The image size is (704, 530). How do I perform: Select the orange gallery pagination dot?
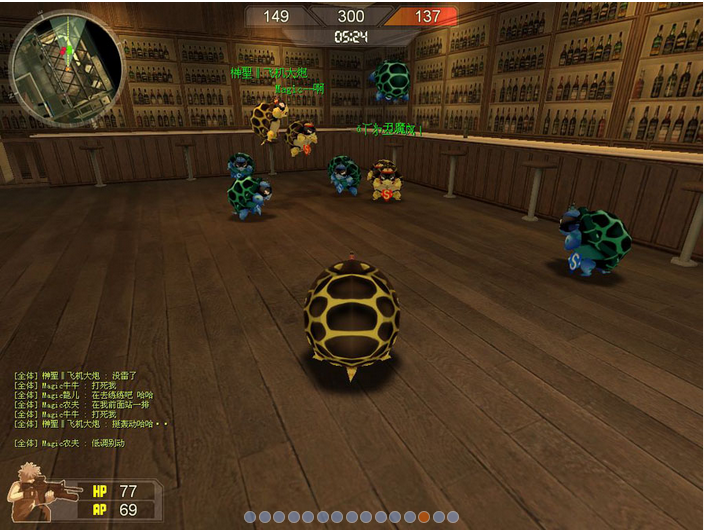pyautogui.click(x=424, y=517)
